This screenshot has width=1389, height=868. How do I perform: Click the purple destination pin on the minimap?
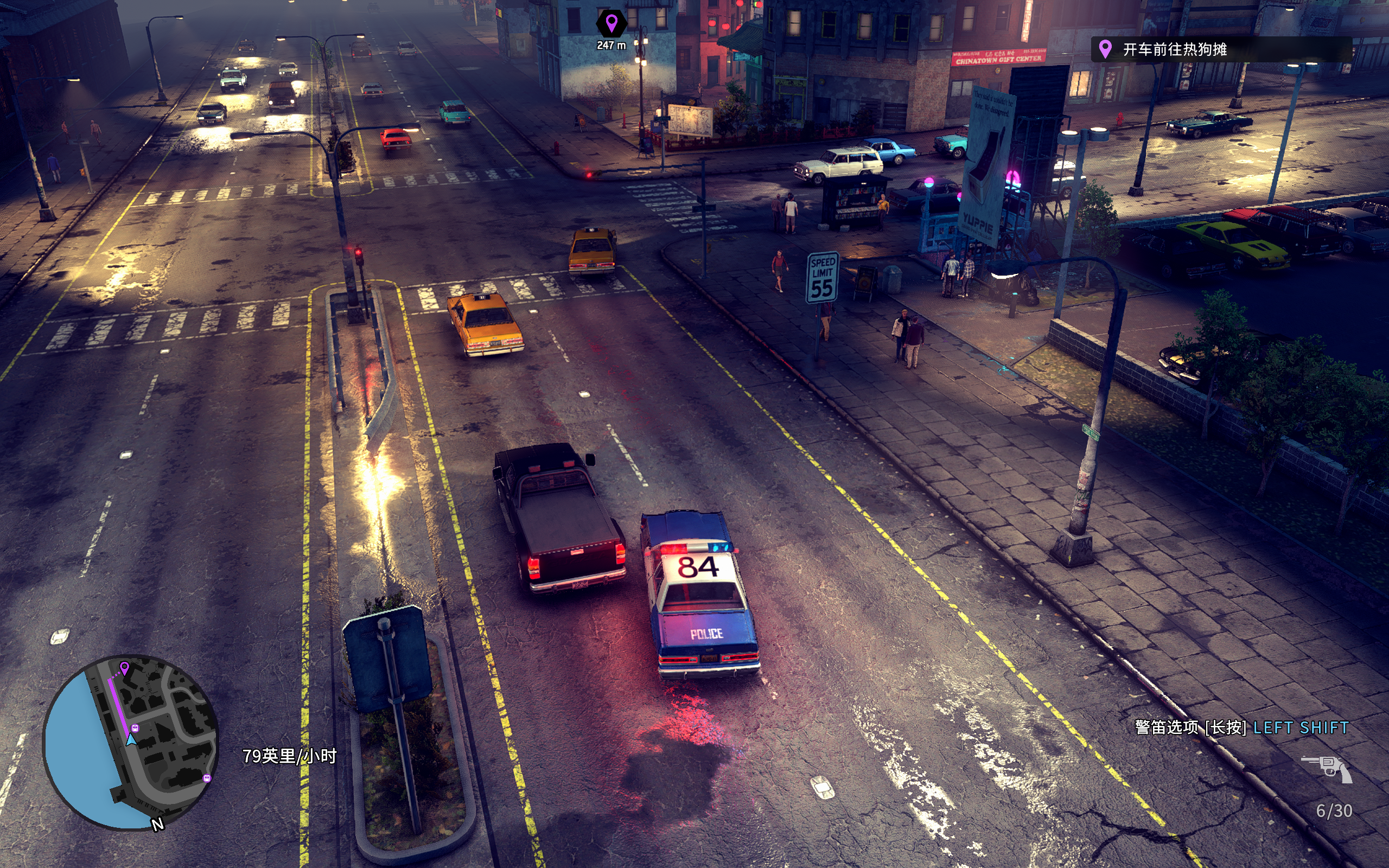pos(125,667)
